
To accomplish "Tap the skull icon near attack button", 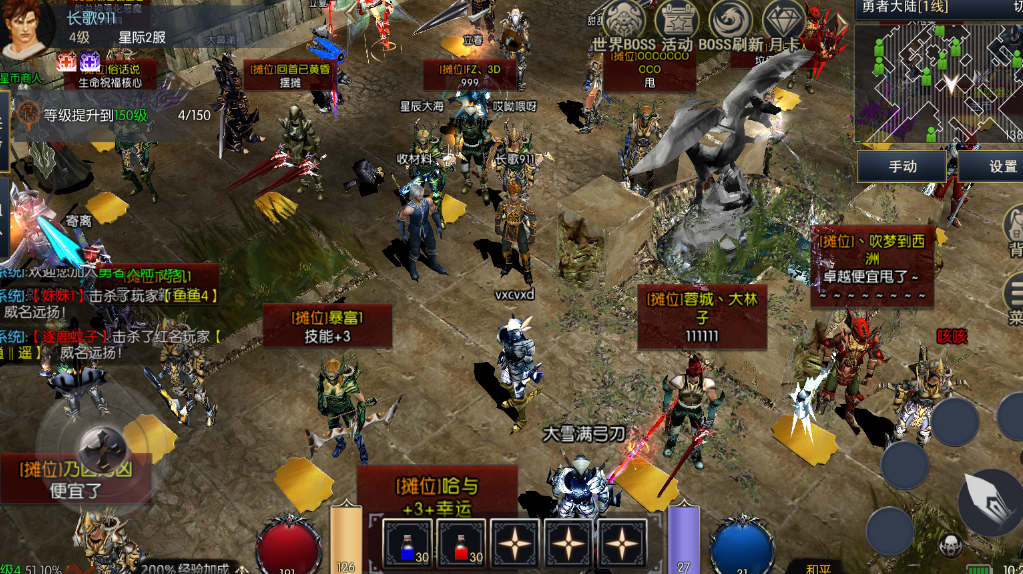I will tap(950, 546).
